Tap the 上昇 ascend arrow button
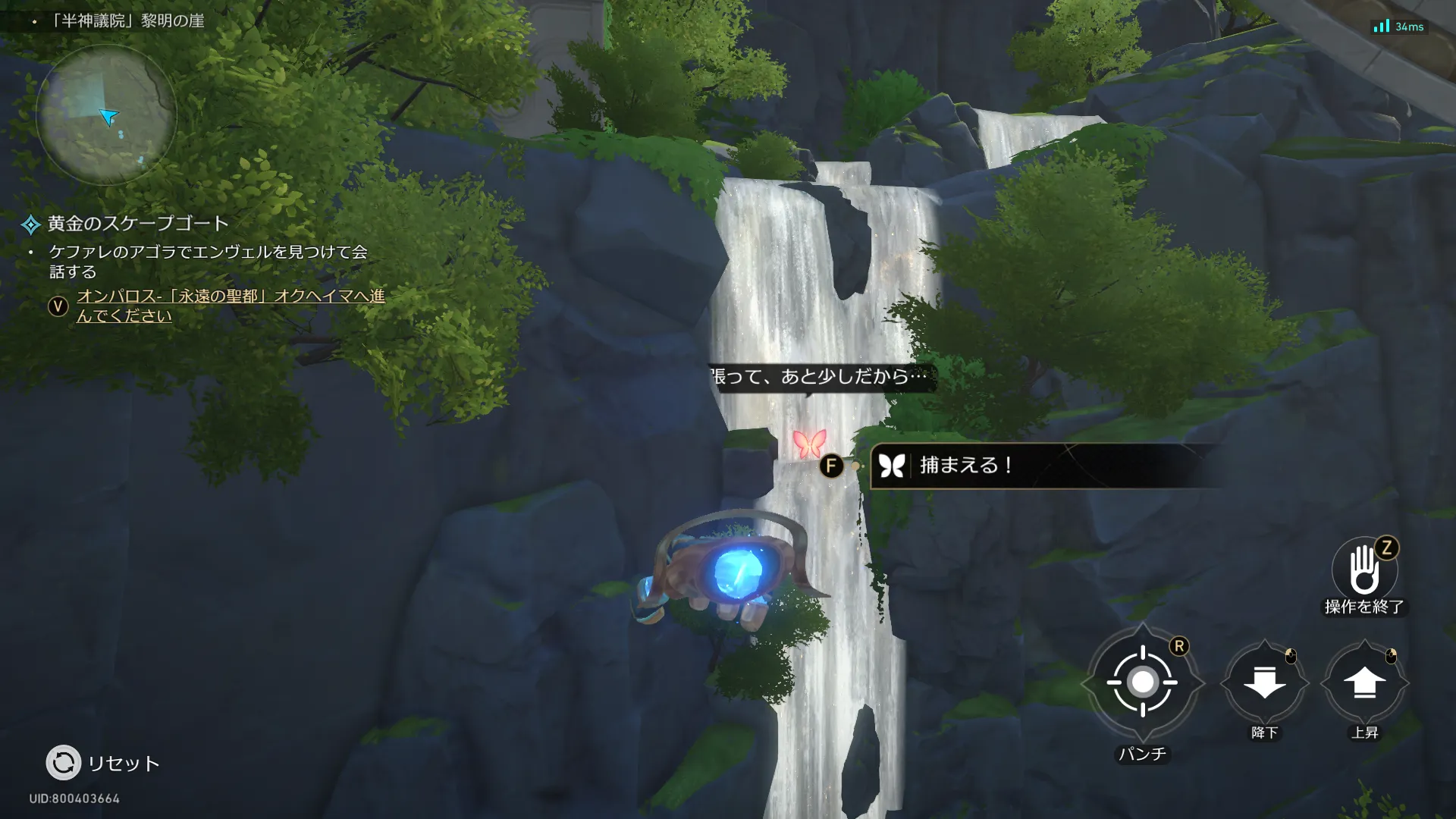Screen dimensions: 1456x819 click(1364, 682)
